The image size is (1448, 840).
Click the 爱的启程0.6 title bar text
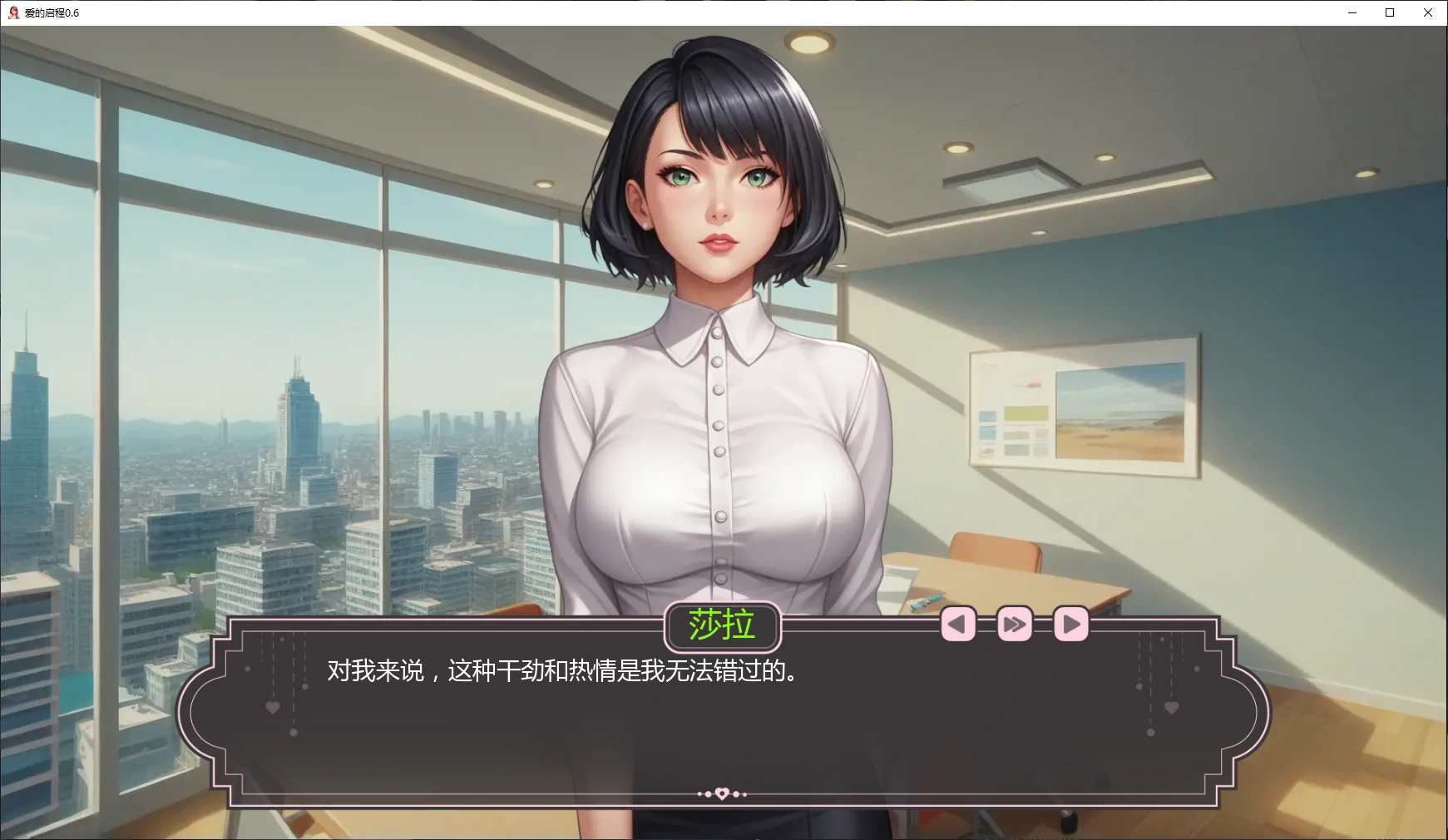pos(52,13)
